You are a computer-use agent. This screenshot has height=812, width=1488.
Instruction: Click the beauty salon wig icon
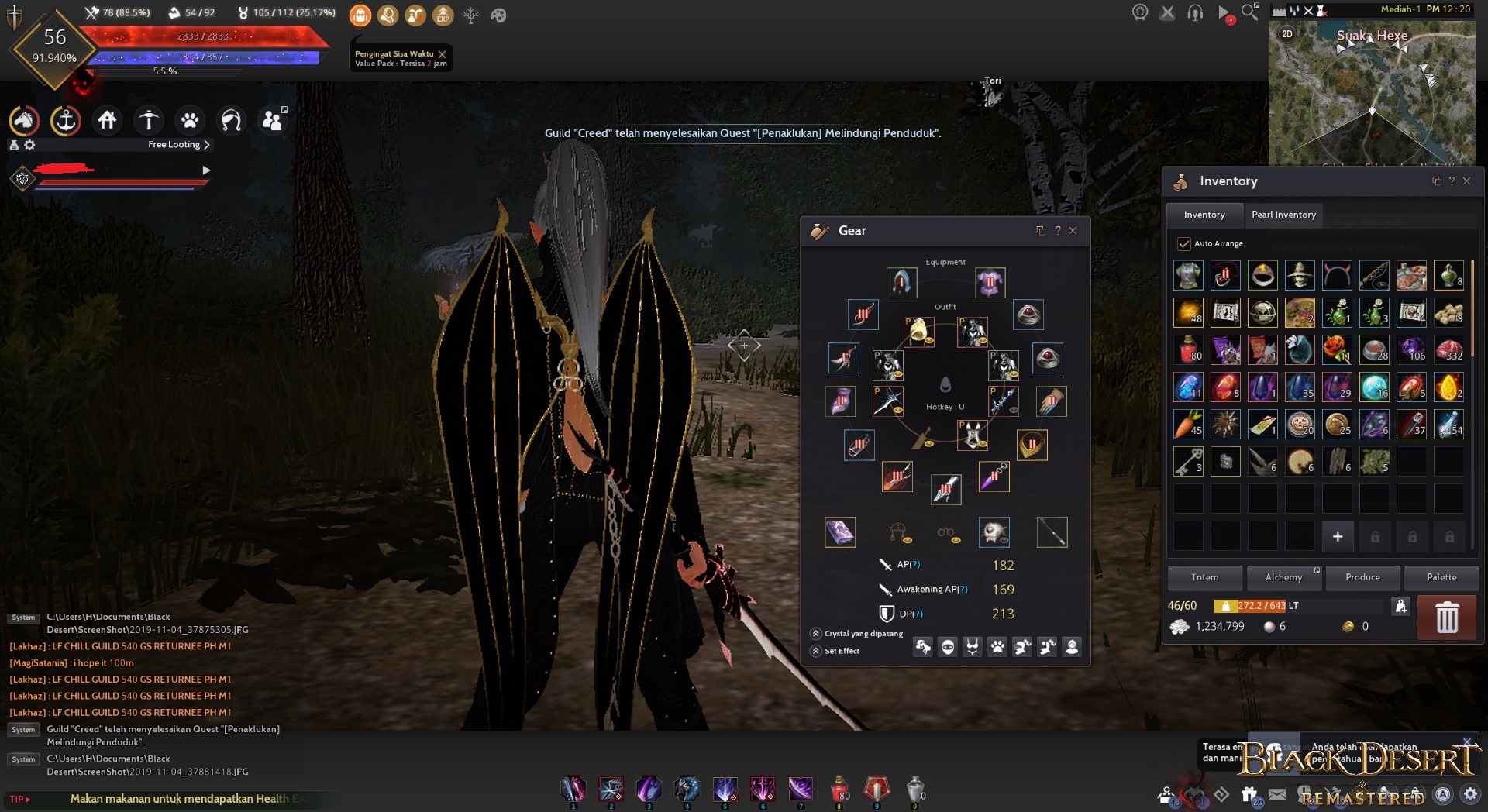pos(230,120)
